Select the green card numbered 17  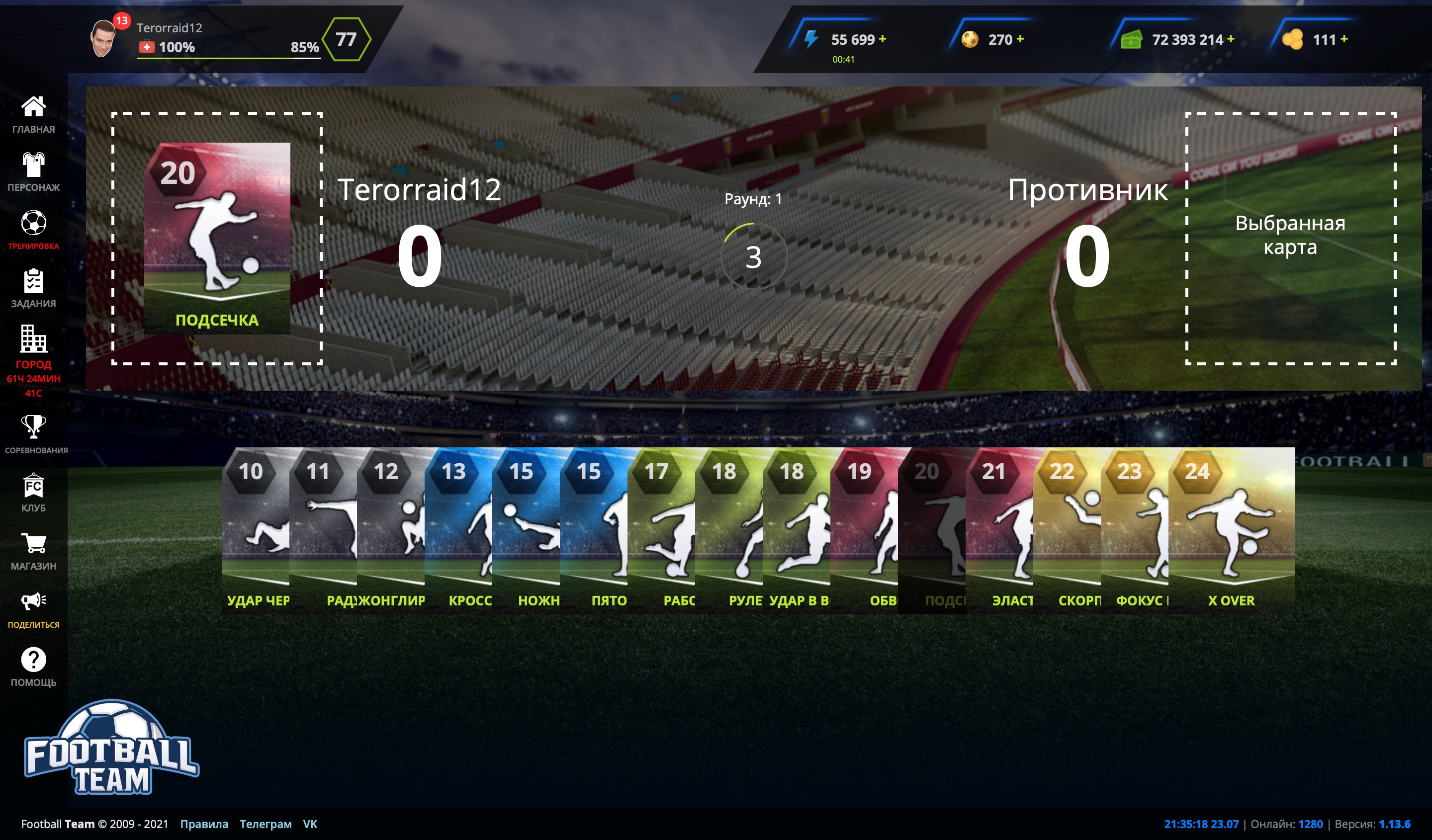tap(661, 529)
